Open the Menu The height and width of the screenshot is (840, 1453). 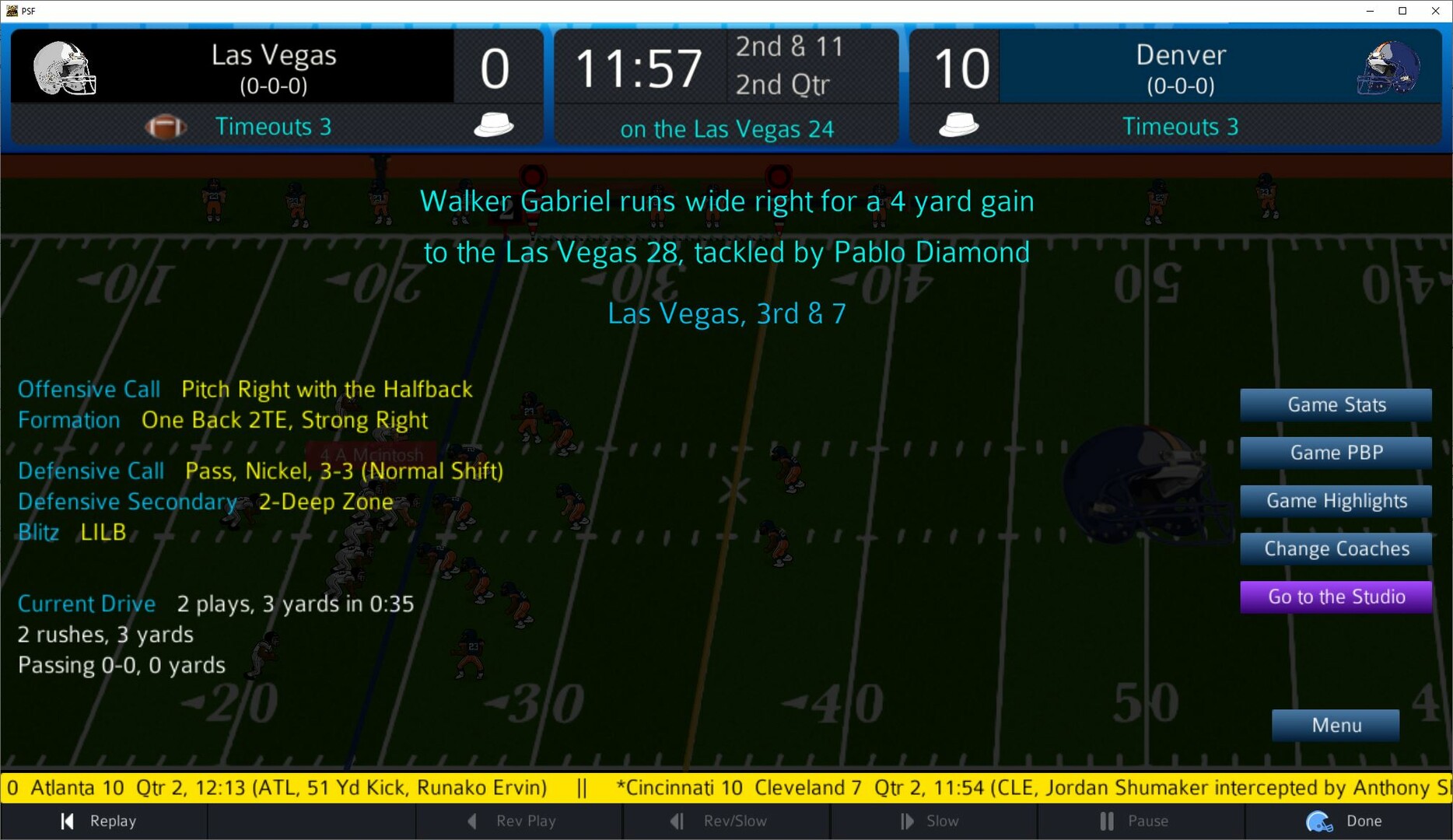(1336, 725)
